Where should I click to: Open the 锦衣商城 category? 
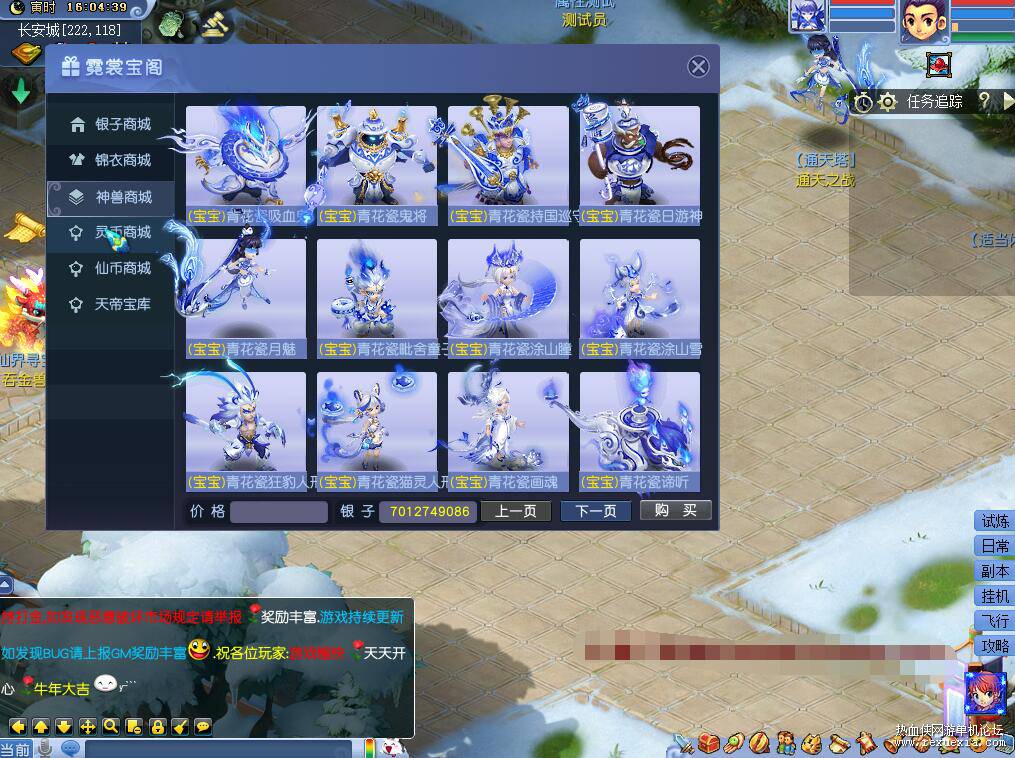111,160
